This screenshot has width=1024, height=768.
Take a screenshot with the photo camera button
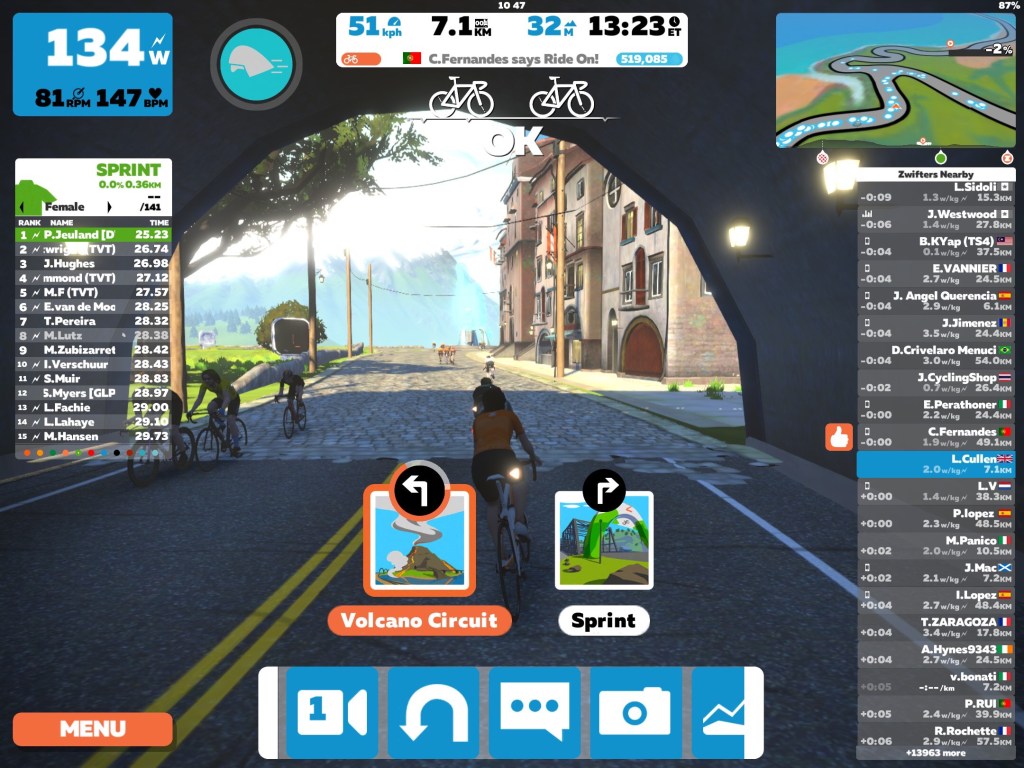point(635,712)
